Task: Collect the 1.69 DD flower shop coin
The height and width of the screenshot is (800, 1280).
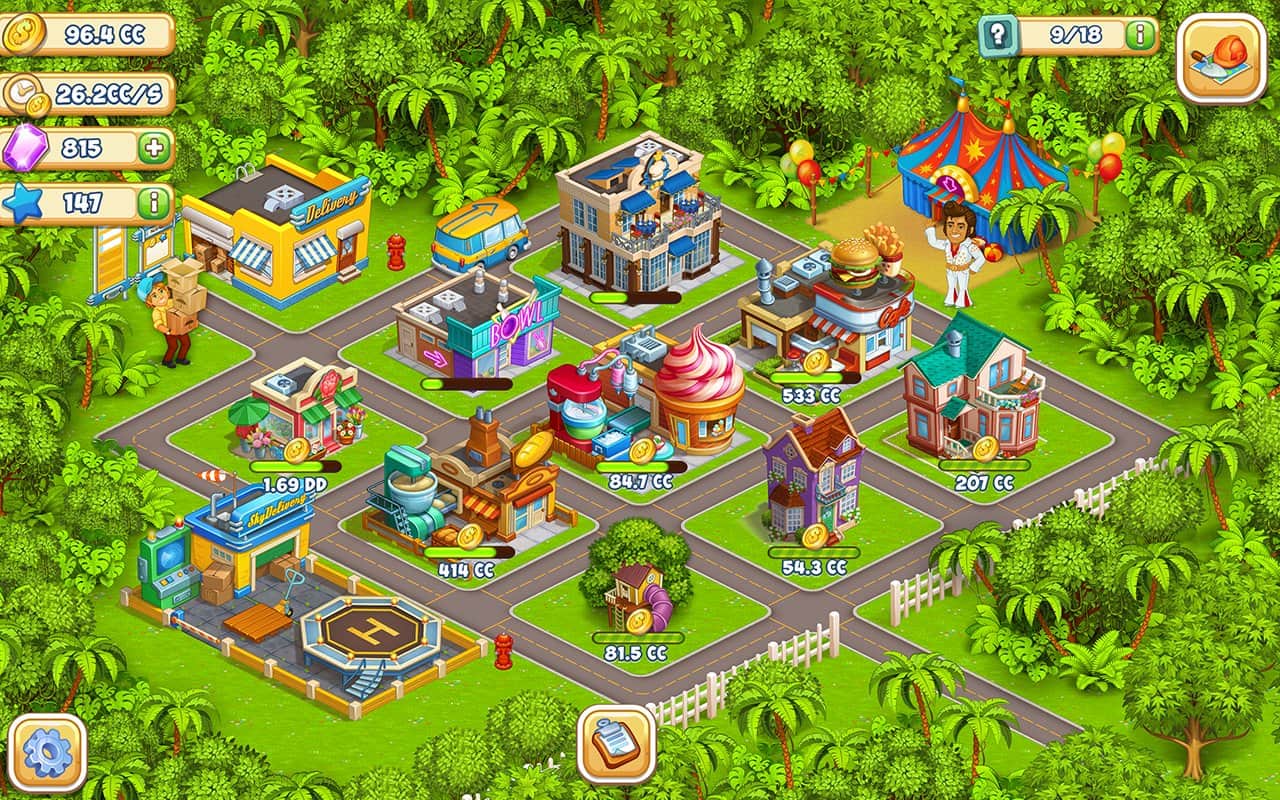Action: coord(296,450)
